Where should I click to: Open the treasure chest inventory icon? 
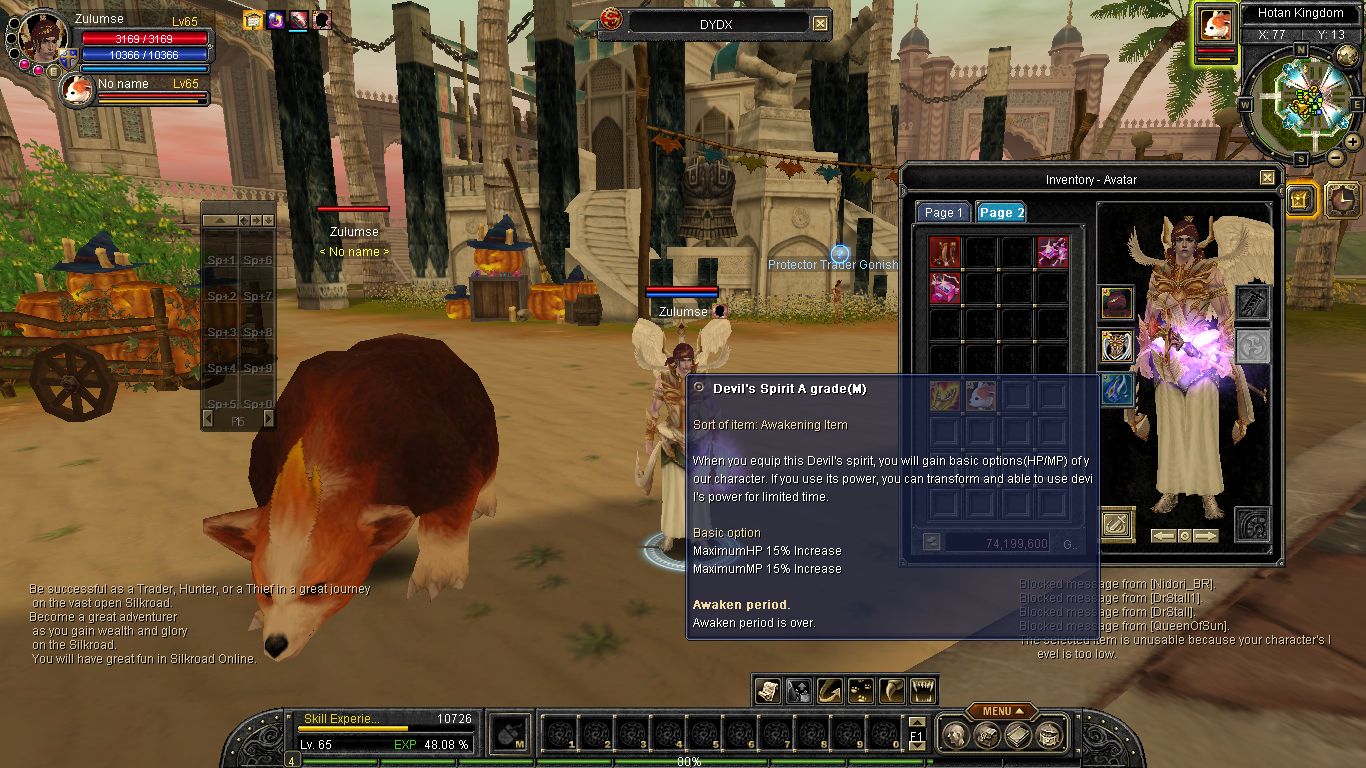tap(987, 736)
